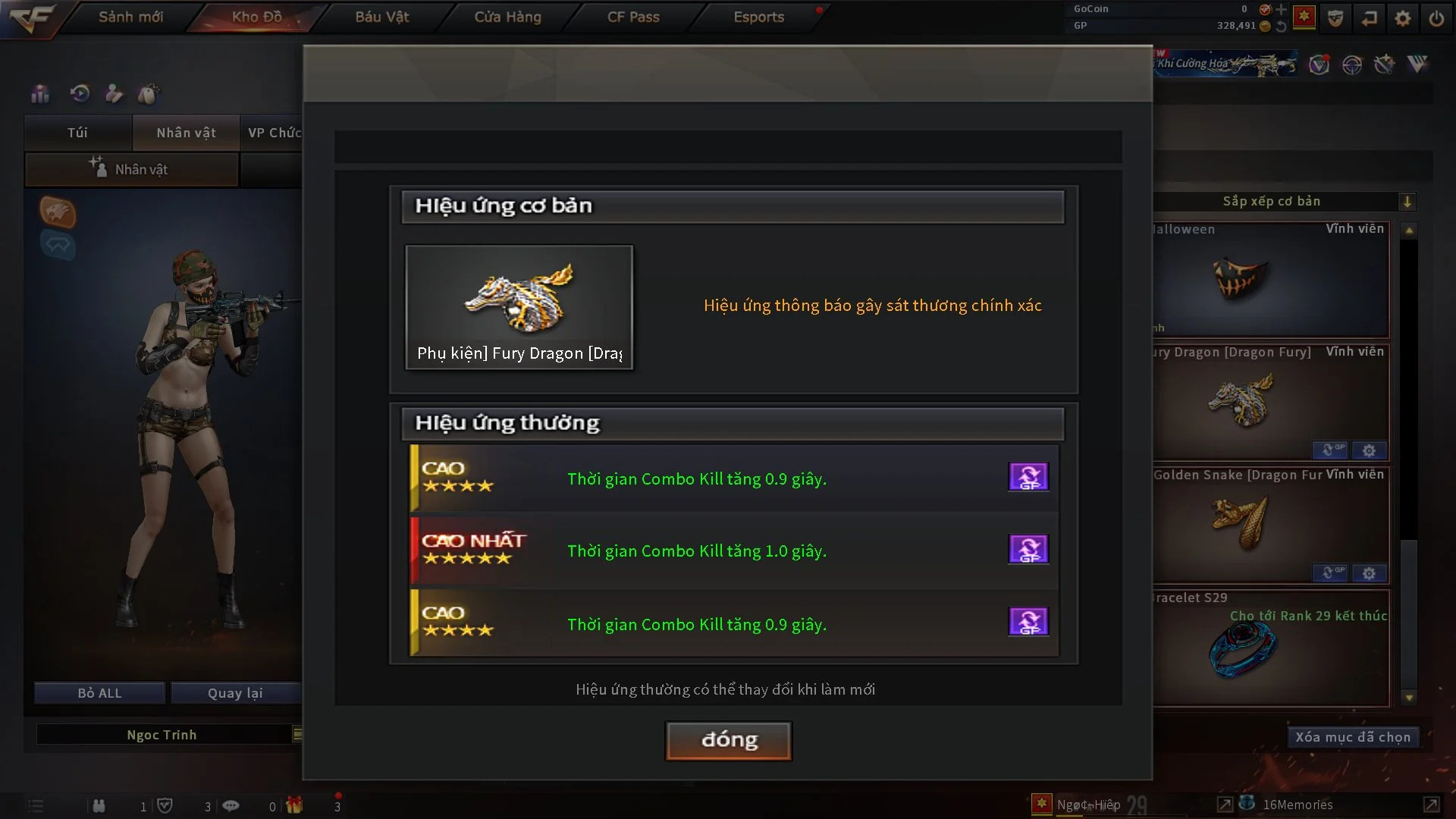Screen dimensions: 1456x819
Task: Select the Fury Dragon accessory thumbnail
Action: (519, 306)
